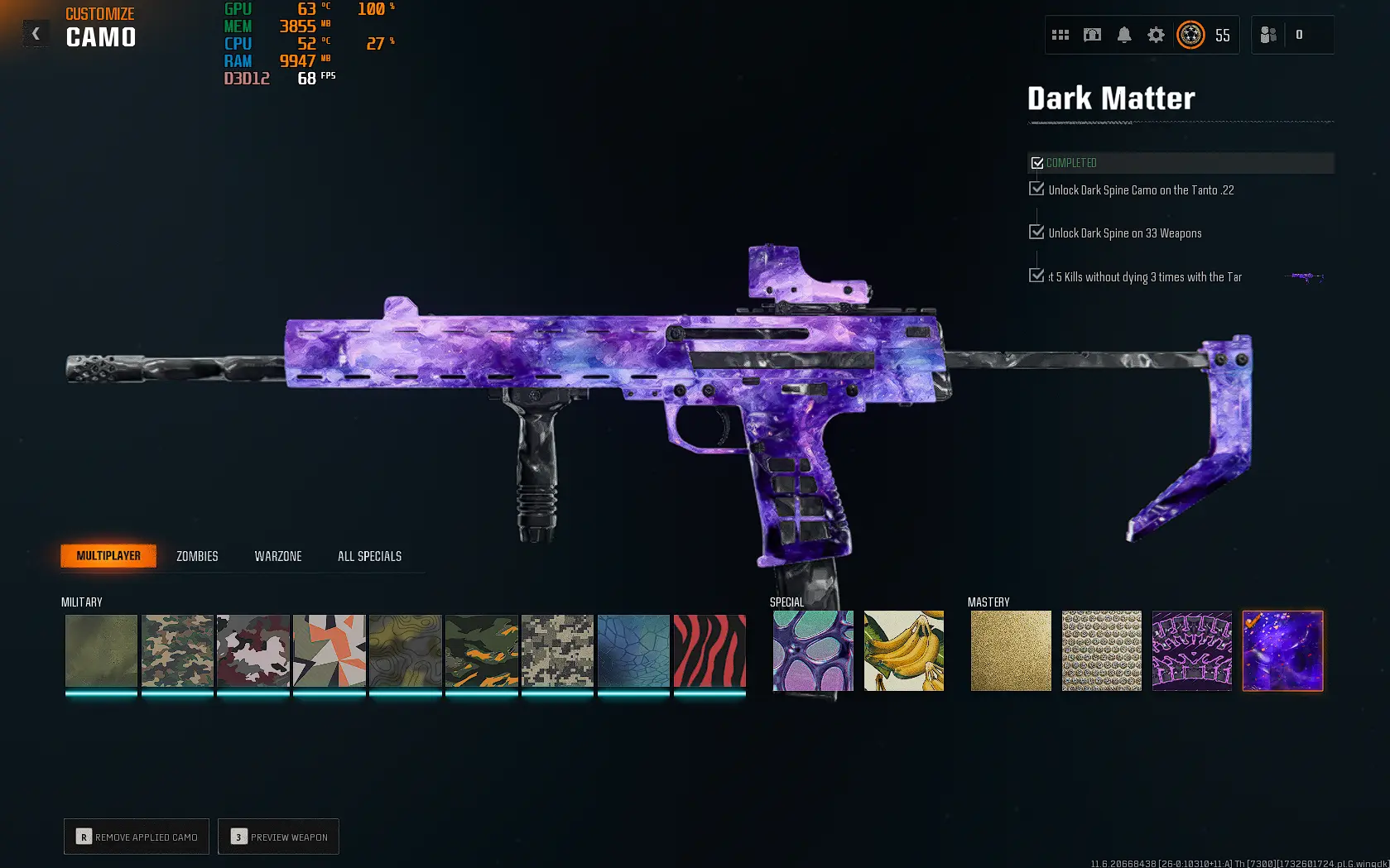The image size is (1390, 868).
Task: Open the social panel with the friends icon
Action: coord(1269,35)
